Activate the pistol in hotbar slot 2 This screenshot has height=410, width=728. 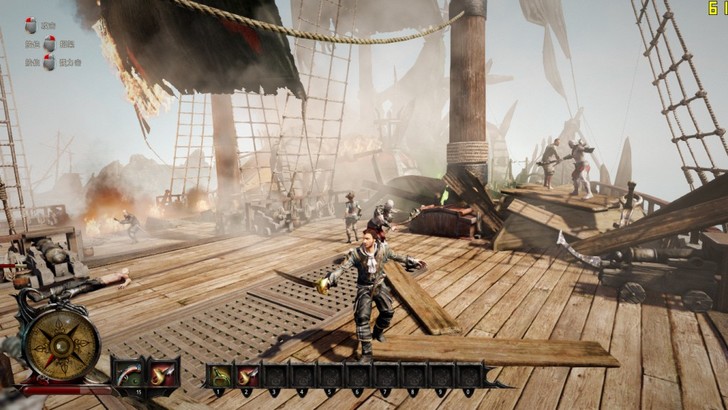247,377
